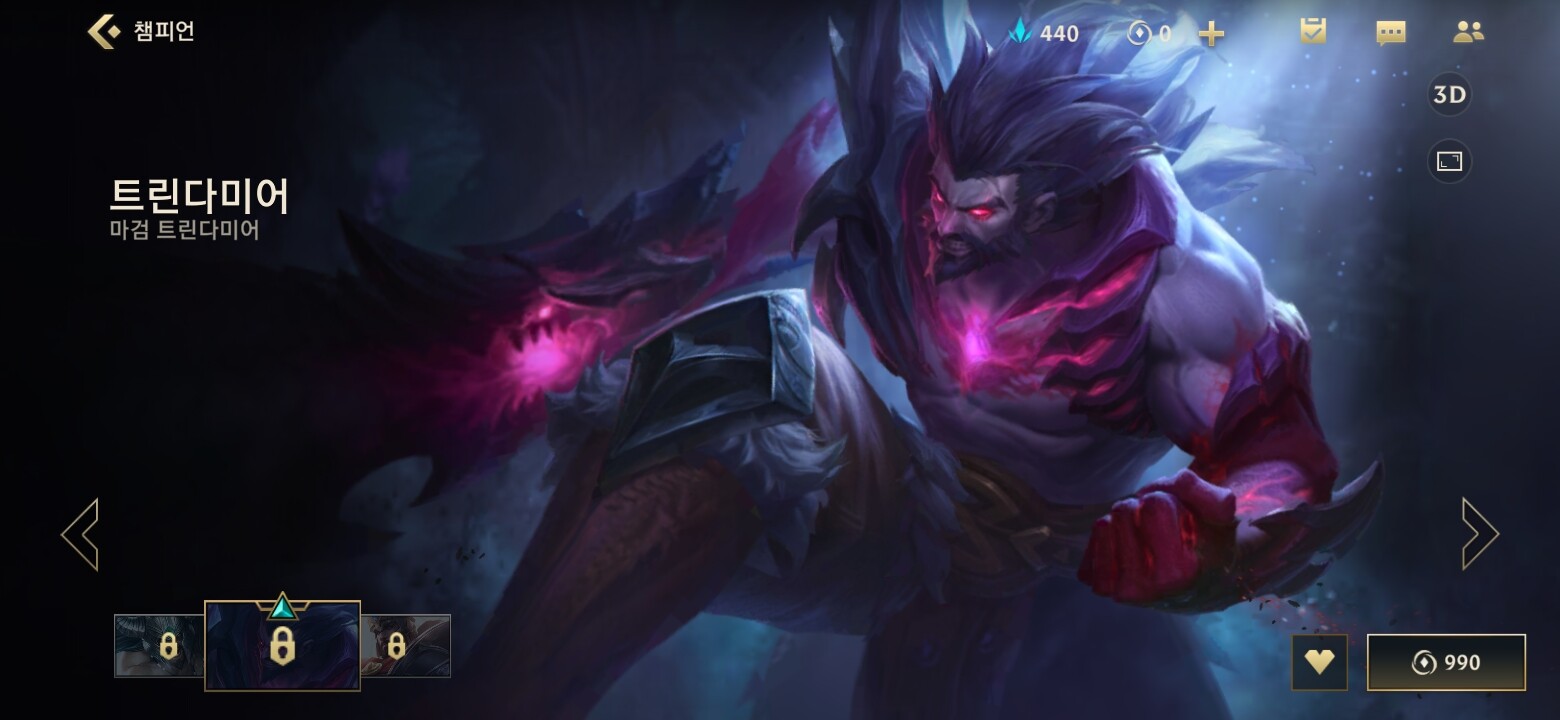Toggle the 3D model view

[x=1449, y=95]
